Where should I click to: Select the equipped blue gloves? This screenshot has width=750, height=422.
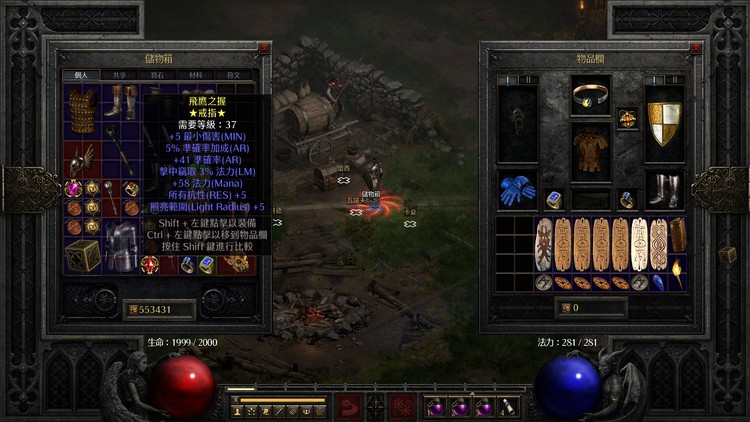pyautogui.click(x=518, y=189)
